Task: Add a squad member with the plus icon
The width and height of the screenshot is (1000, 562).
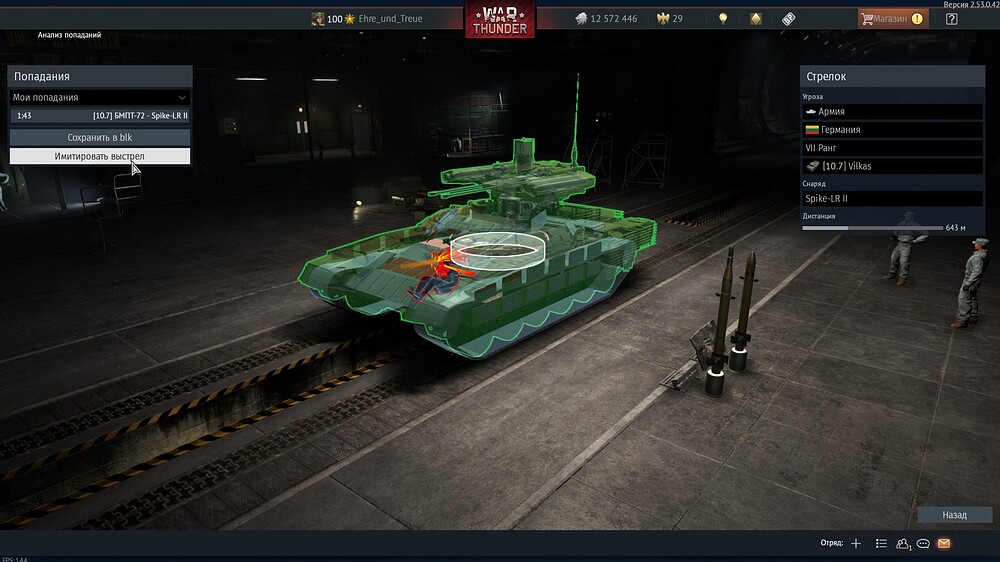Action: click(x=856, y=543)
